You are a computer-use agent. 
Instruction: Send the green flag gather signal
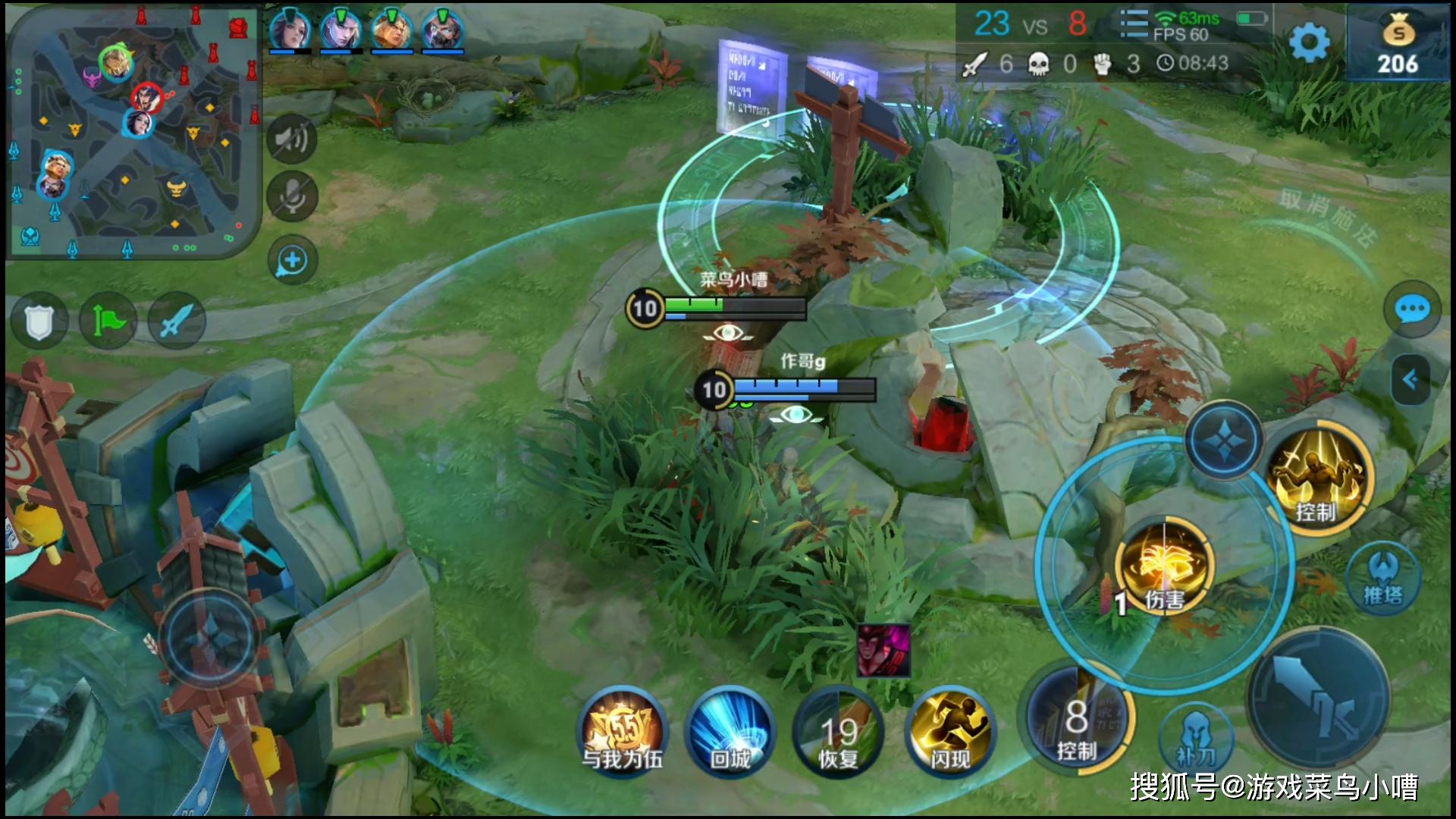[108, 322]
